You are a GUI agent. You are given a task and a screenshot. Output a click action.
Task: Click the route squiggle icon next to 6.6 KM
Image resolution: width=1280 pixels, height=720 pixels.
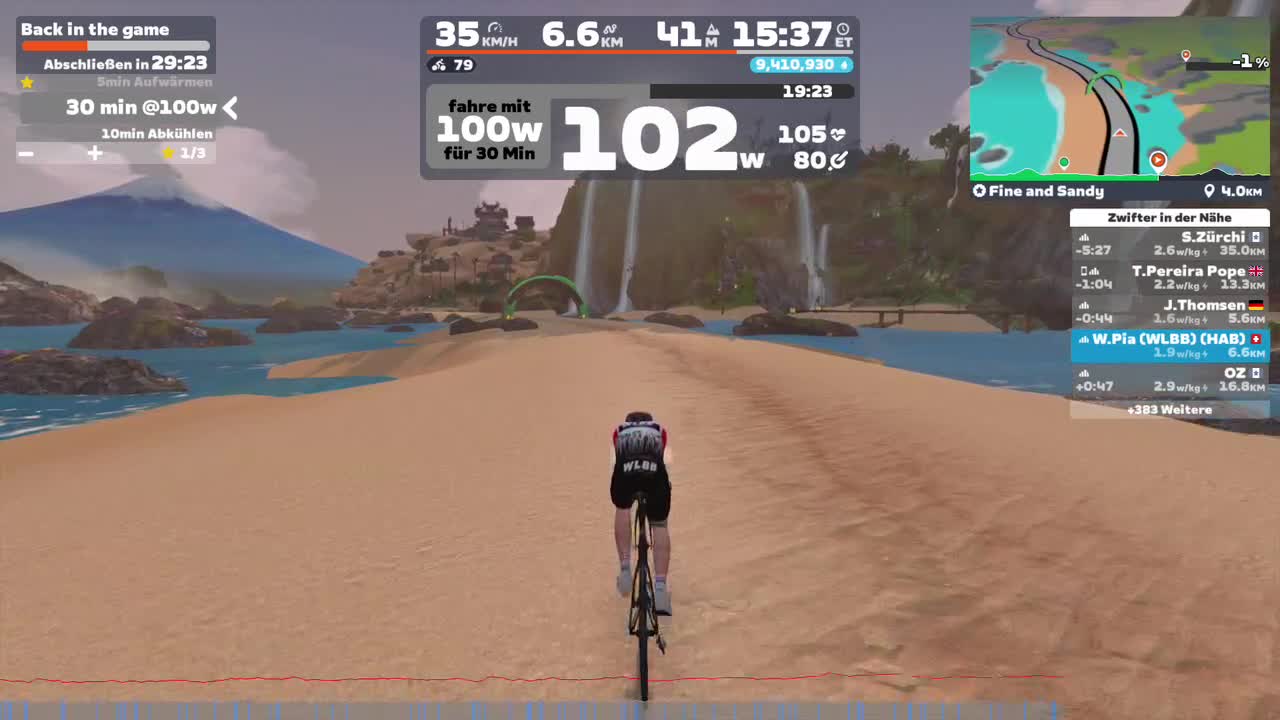click(x=611, y=27)
